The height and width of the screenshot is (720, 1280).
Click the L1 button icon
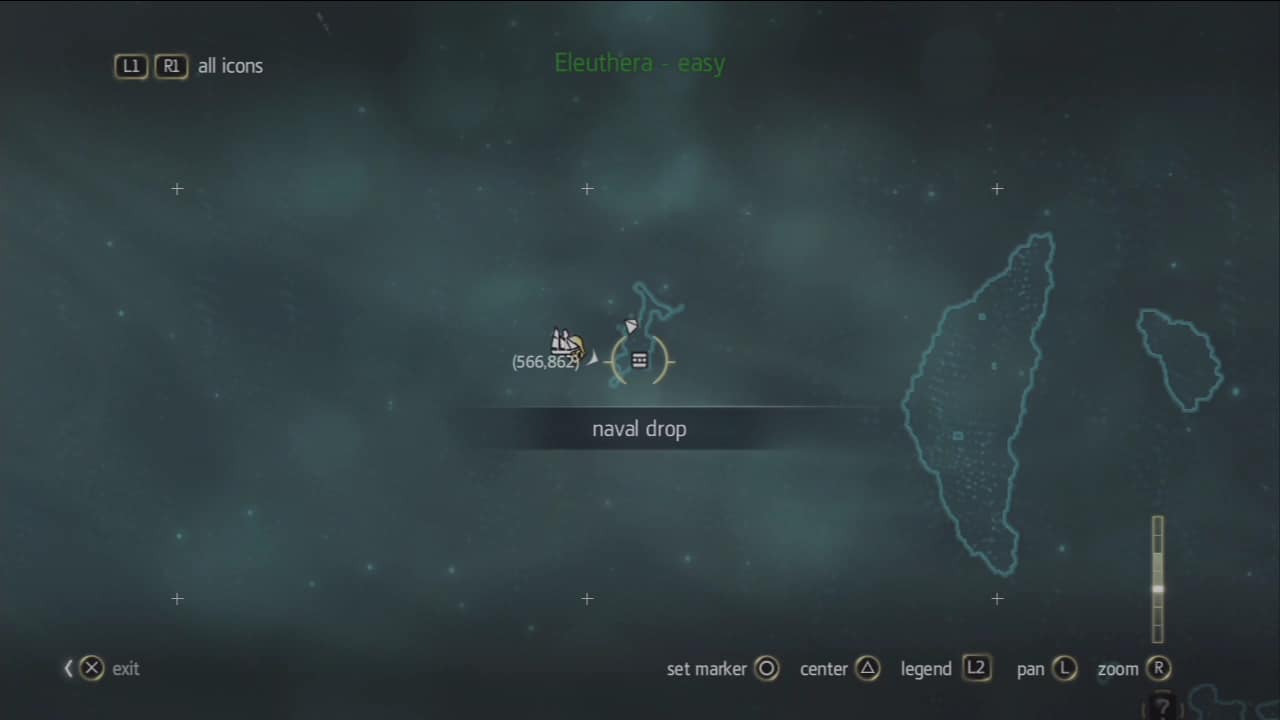point(131,66)
